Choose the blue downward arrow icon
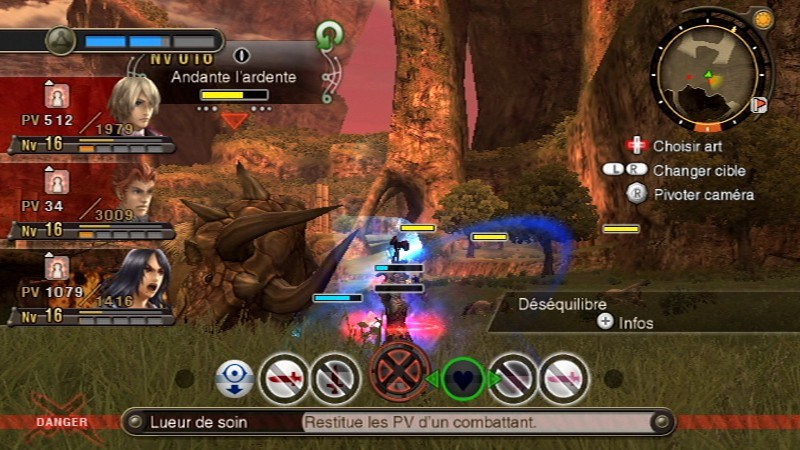The image size is (800, 450). (x=234, y=379)
